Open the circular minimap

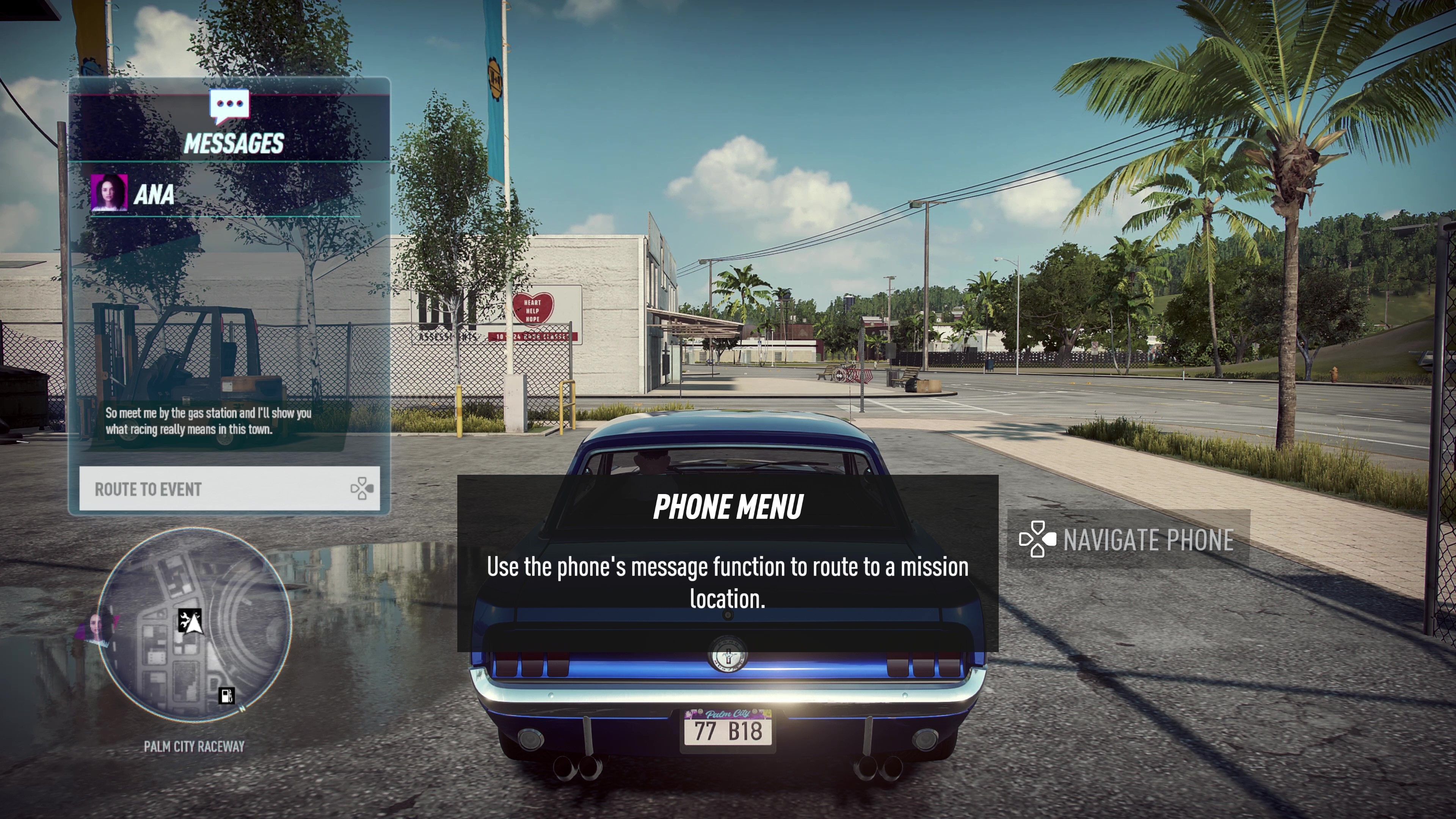(194, 624)
